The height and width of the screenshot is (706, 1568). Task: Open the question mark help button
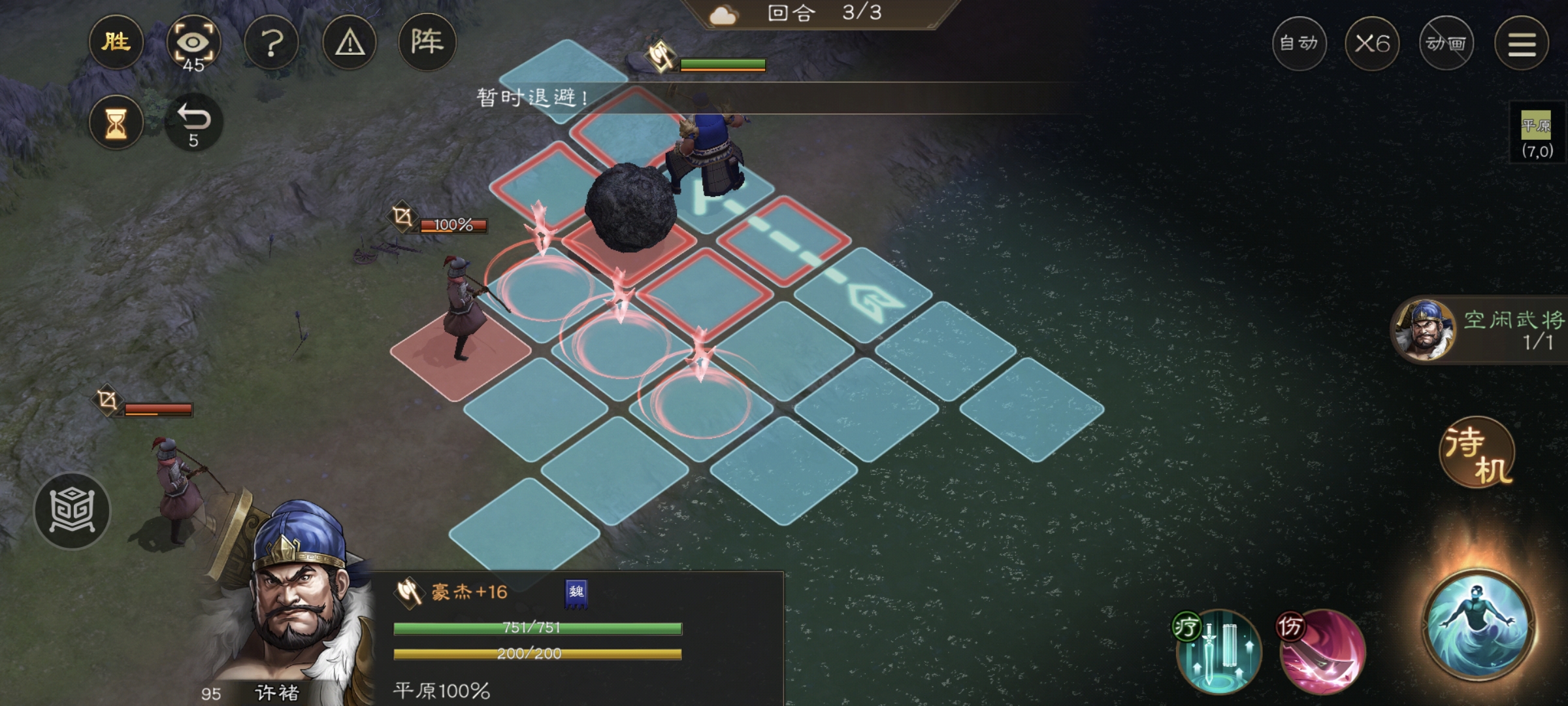pos(271,43)
